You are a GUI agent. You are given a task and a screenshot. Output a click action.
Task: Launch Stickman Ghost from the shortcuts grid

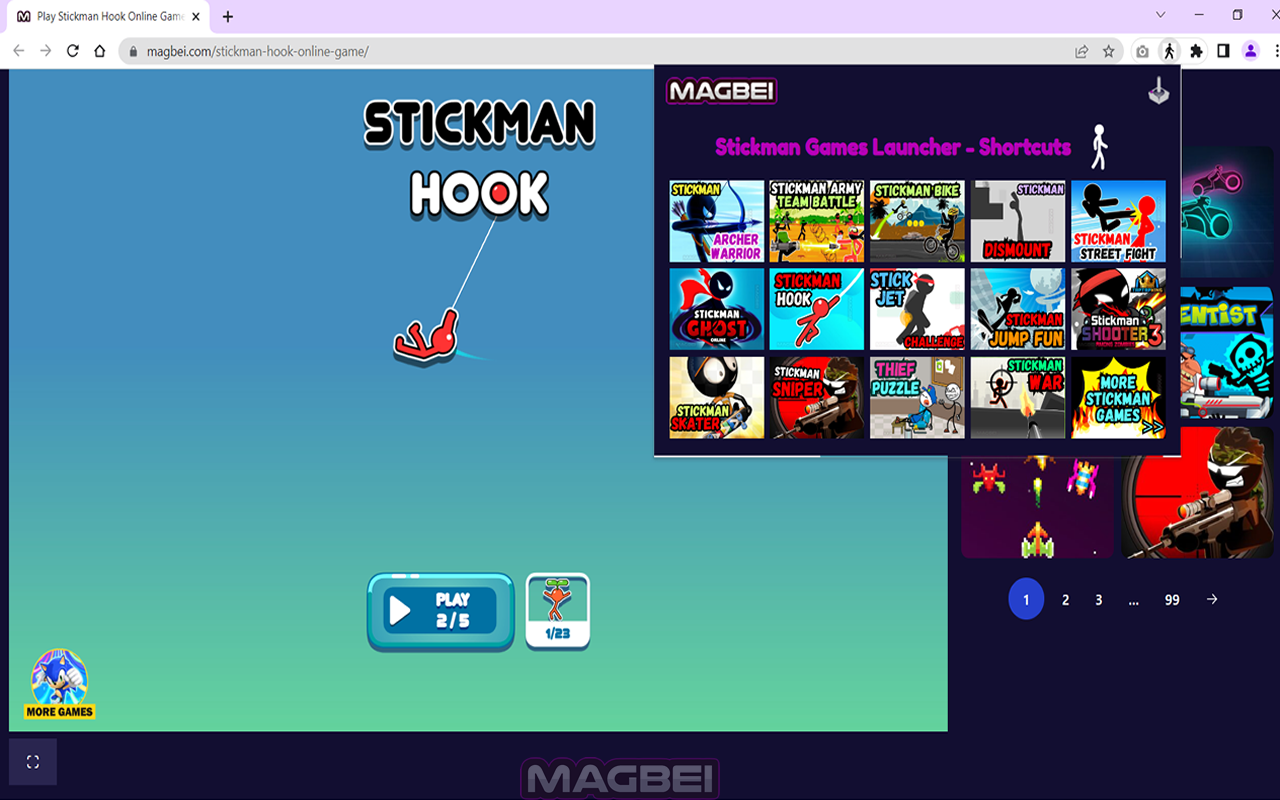(716, 309)
